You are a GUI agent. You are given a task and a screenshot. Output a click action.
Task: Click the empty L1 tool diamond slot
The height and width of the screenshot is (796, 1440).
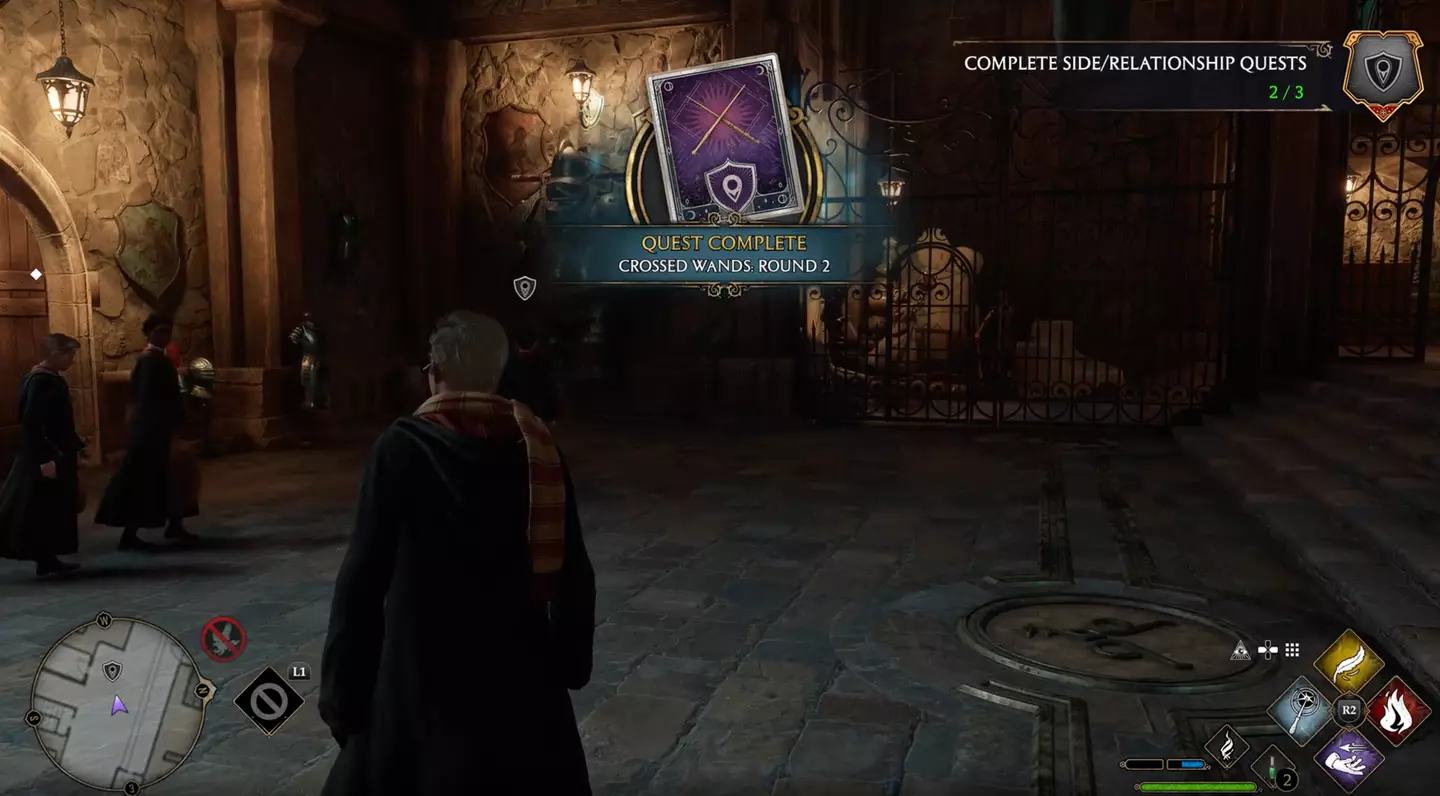(268, 701)
